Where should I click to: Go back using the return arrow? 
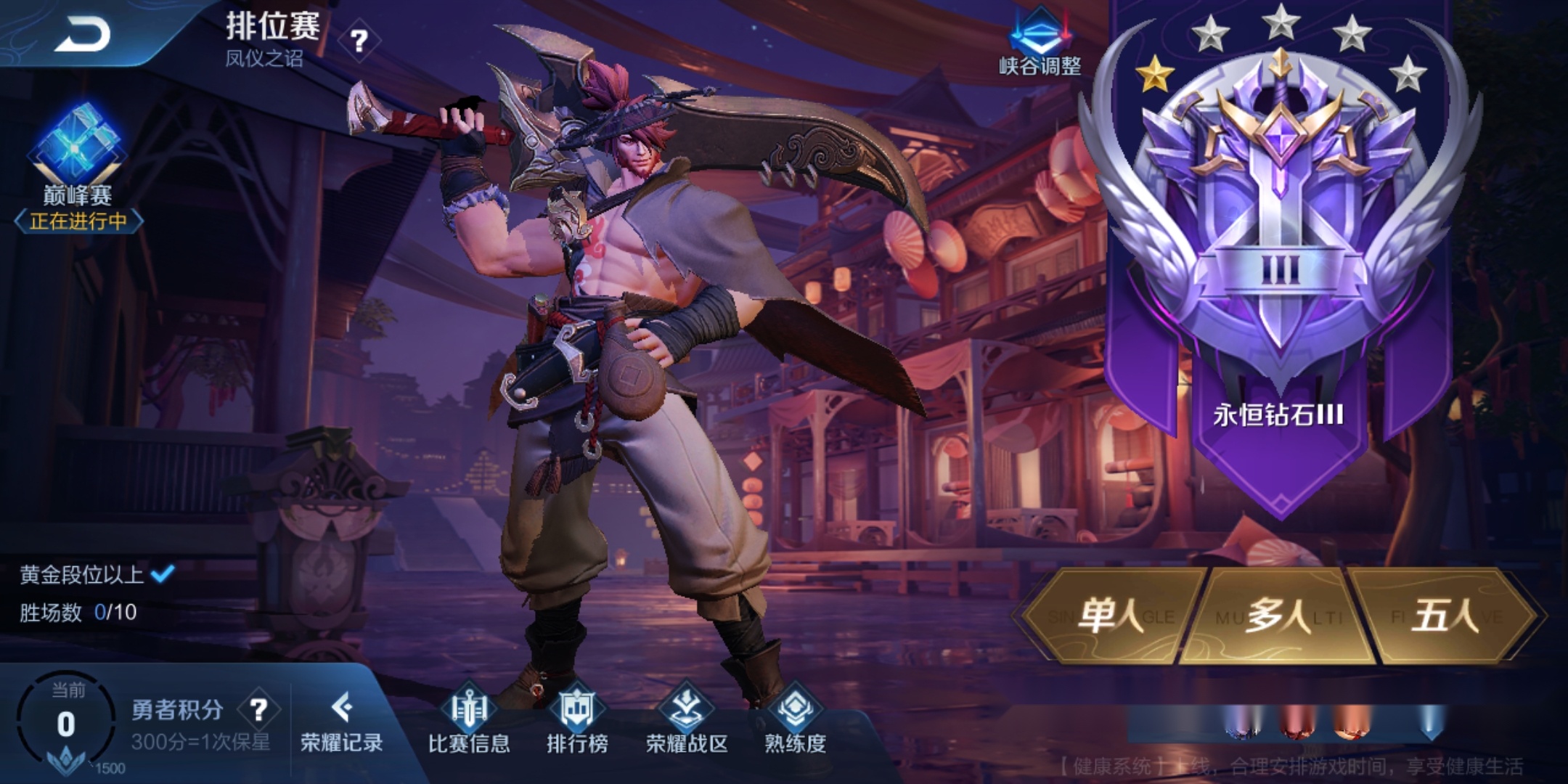81,33
